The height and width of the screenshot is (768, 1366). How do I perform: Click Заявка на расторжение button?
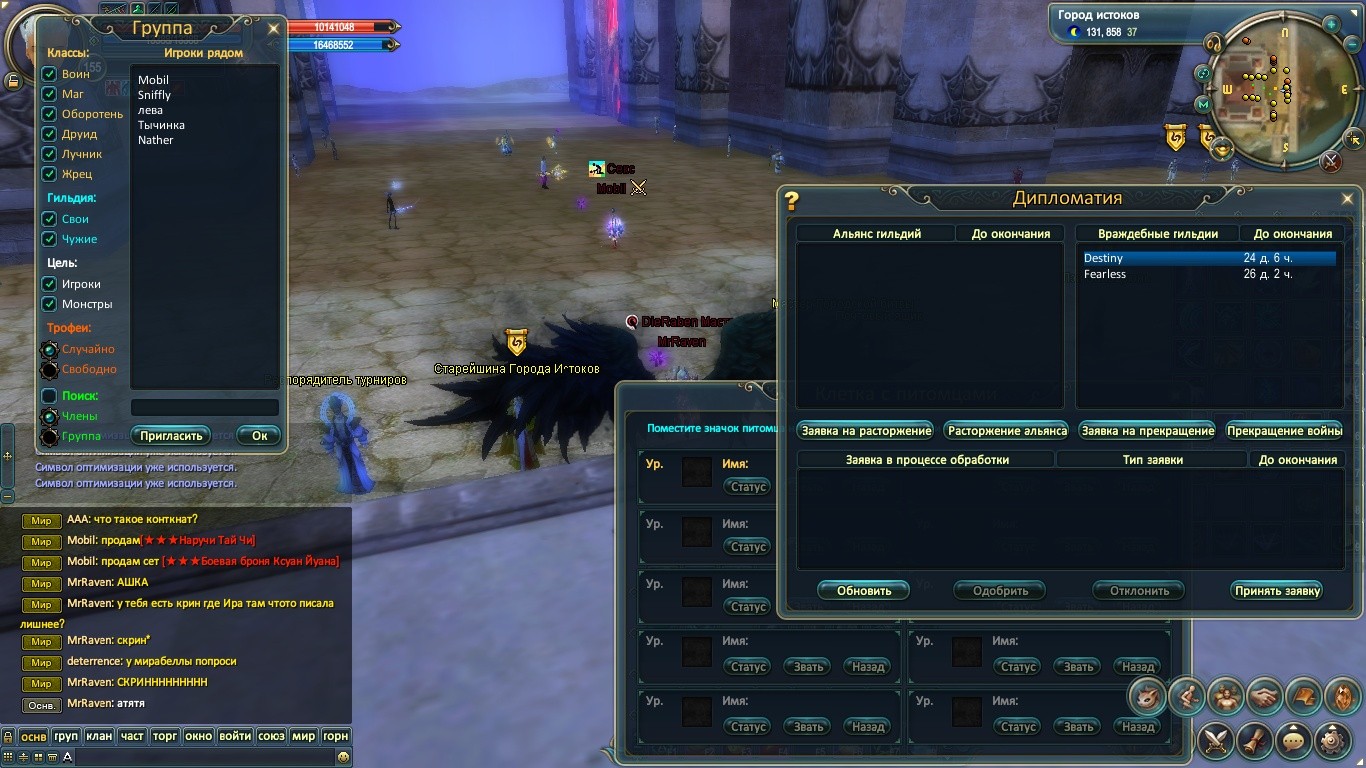(x=866, y=431)
